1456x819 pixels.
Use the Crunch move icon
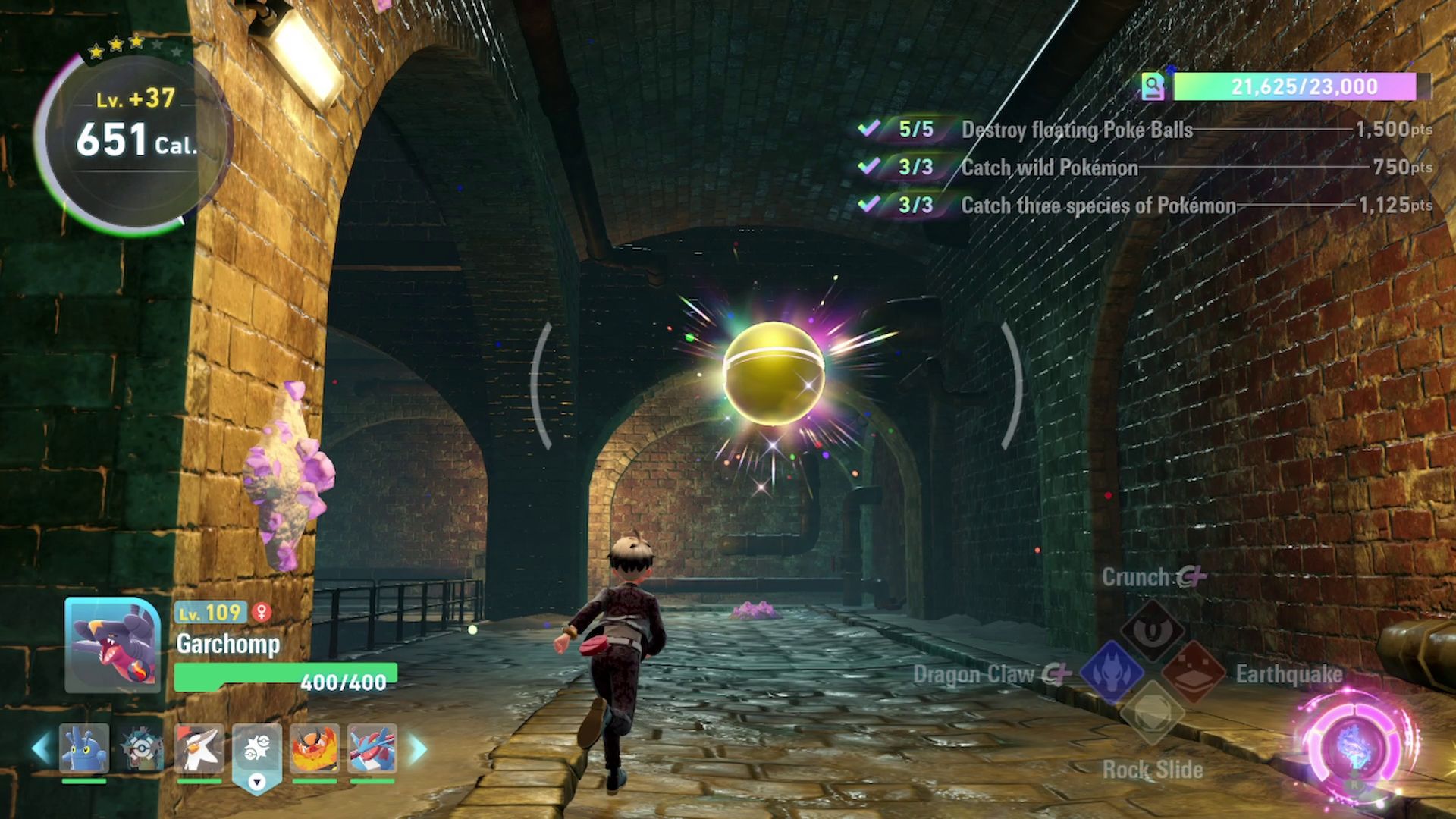pyautogui.click(x=1152, y=631)
